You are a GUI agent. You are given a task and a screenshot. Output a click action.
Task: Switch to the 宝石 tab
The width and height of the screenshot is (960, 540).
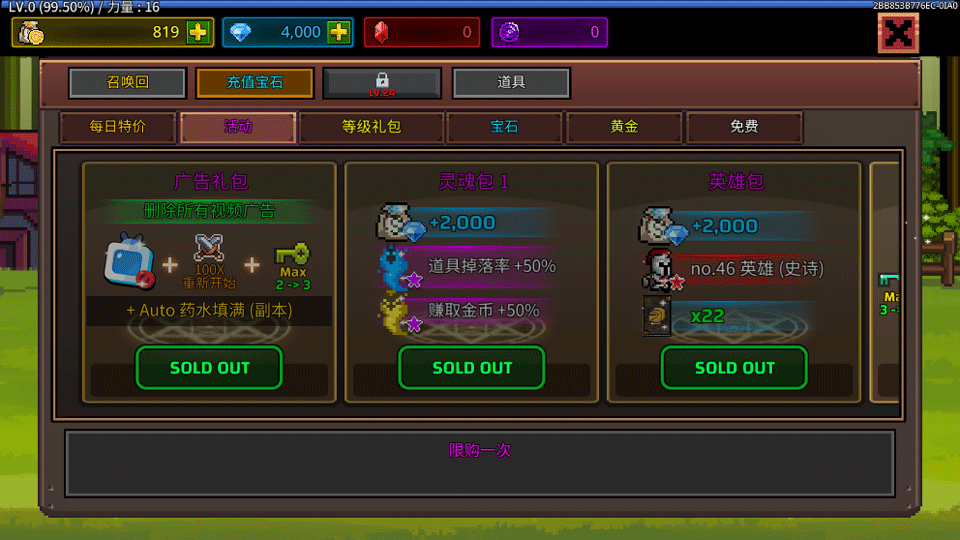(x=504, y=127)
